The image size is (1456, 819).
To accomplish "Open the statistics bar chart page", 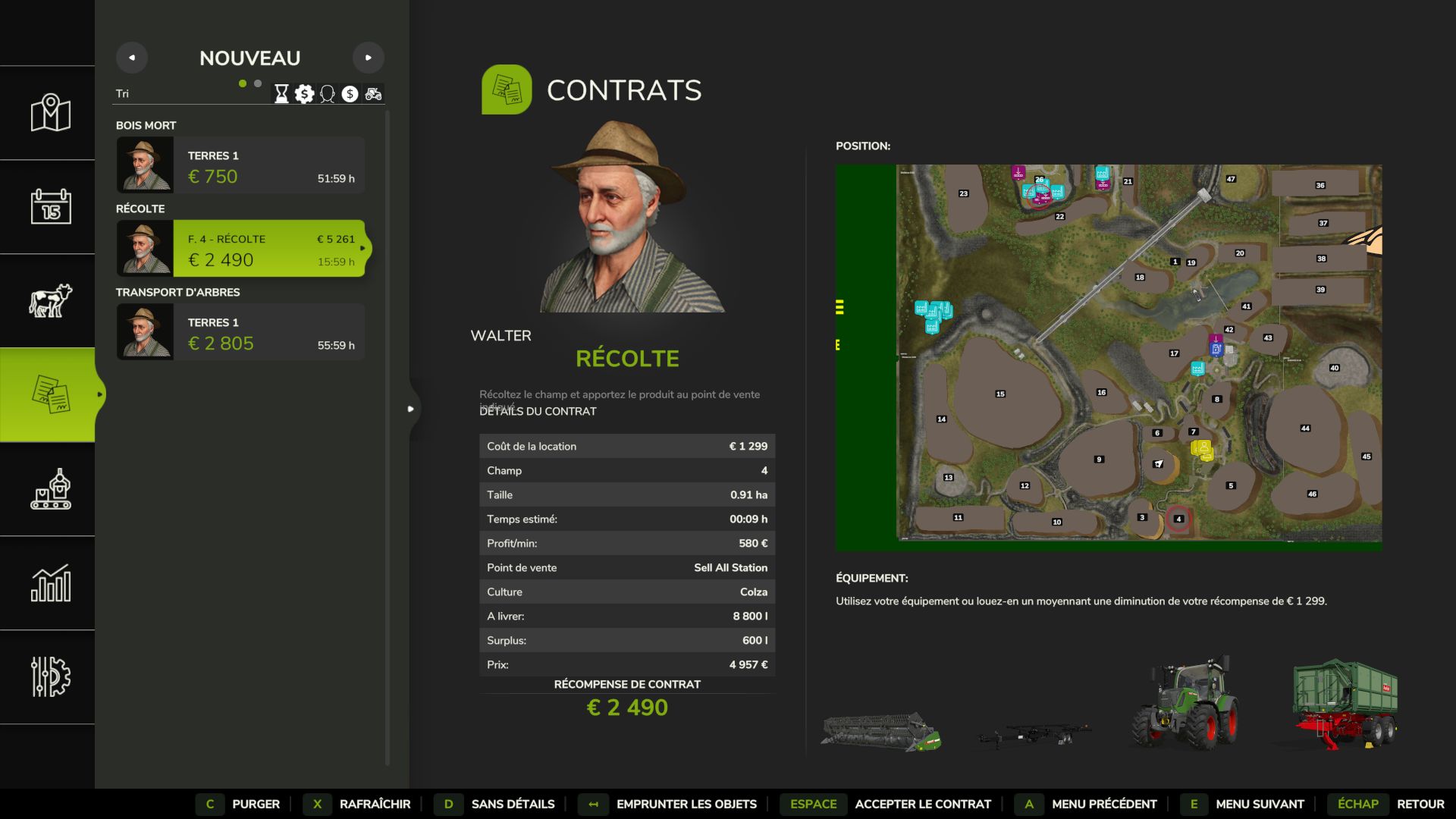I will 50,583.
